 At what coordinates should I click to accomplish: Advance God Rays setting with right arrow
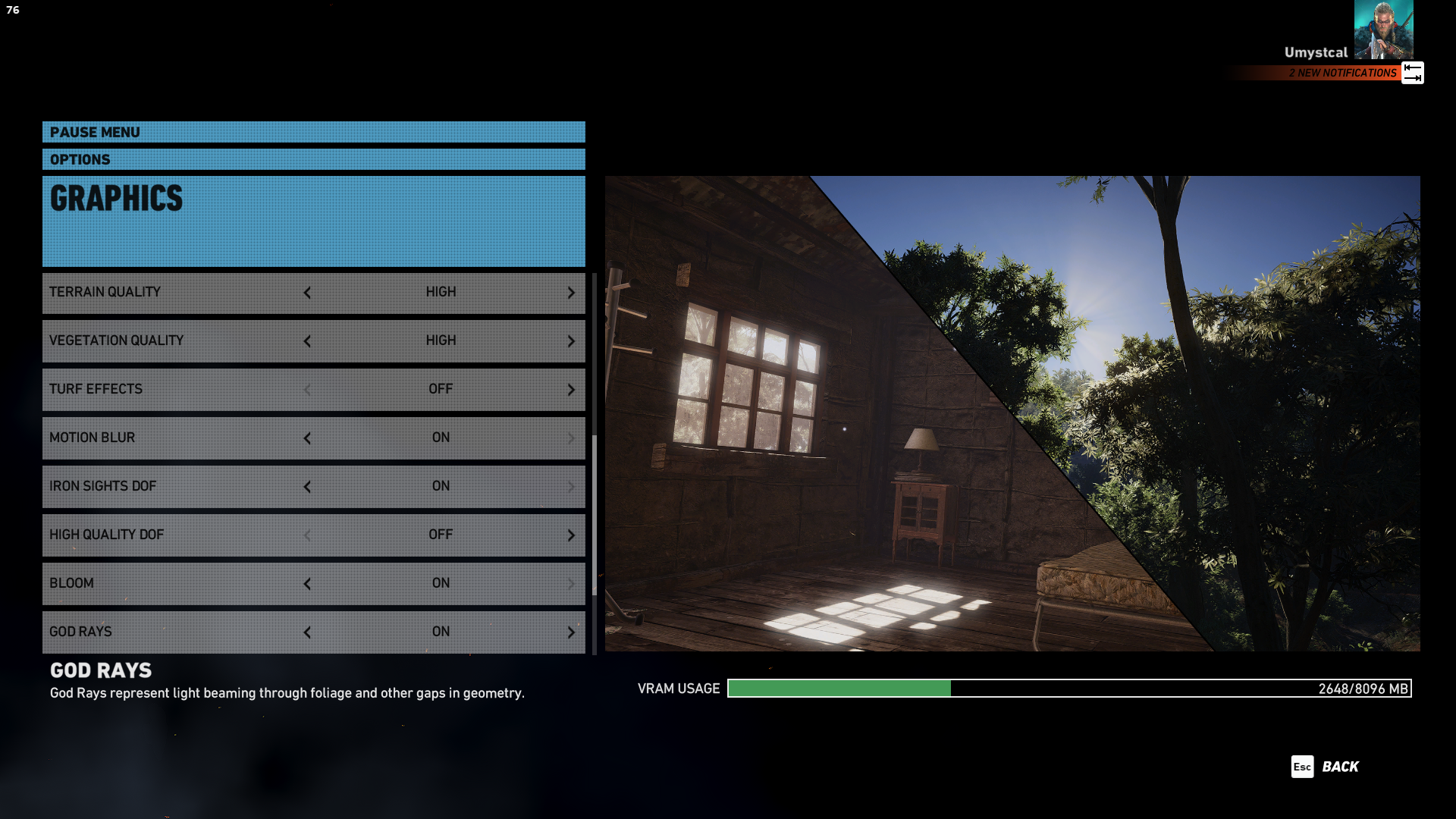[571, 632]
